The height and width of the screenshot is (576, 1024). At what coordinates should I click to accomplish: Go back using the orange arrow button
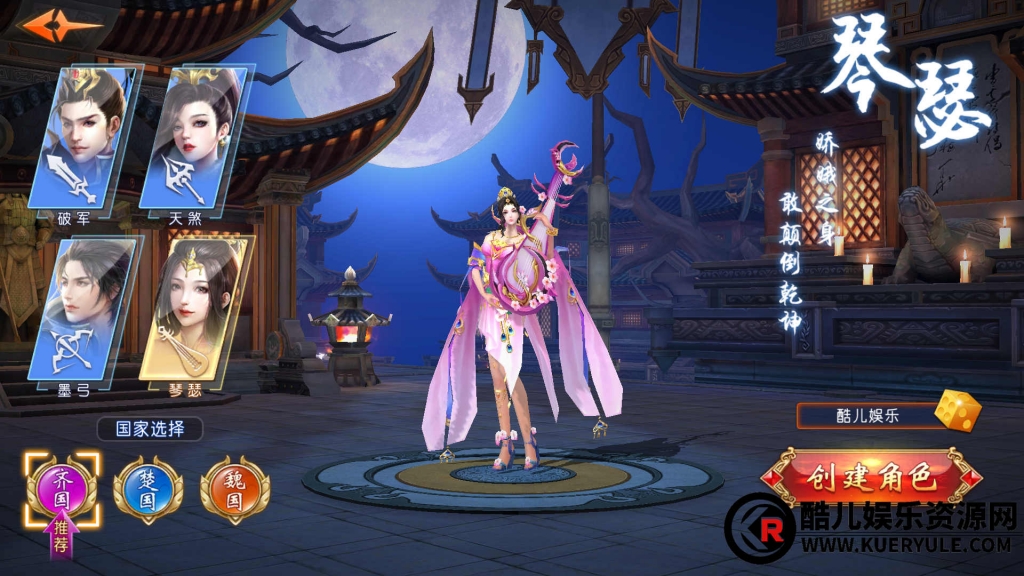[x=61, y=27]
